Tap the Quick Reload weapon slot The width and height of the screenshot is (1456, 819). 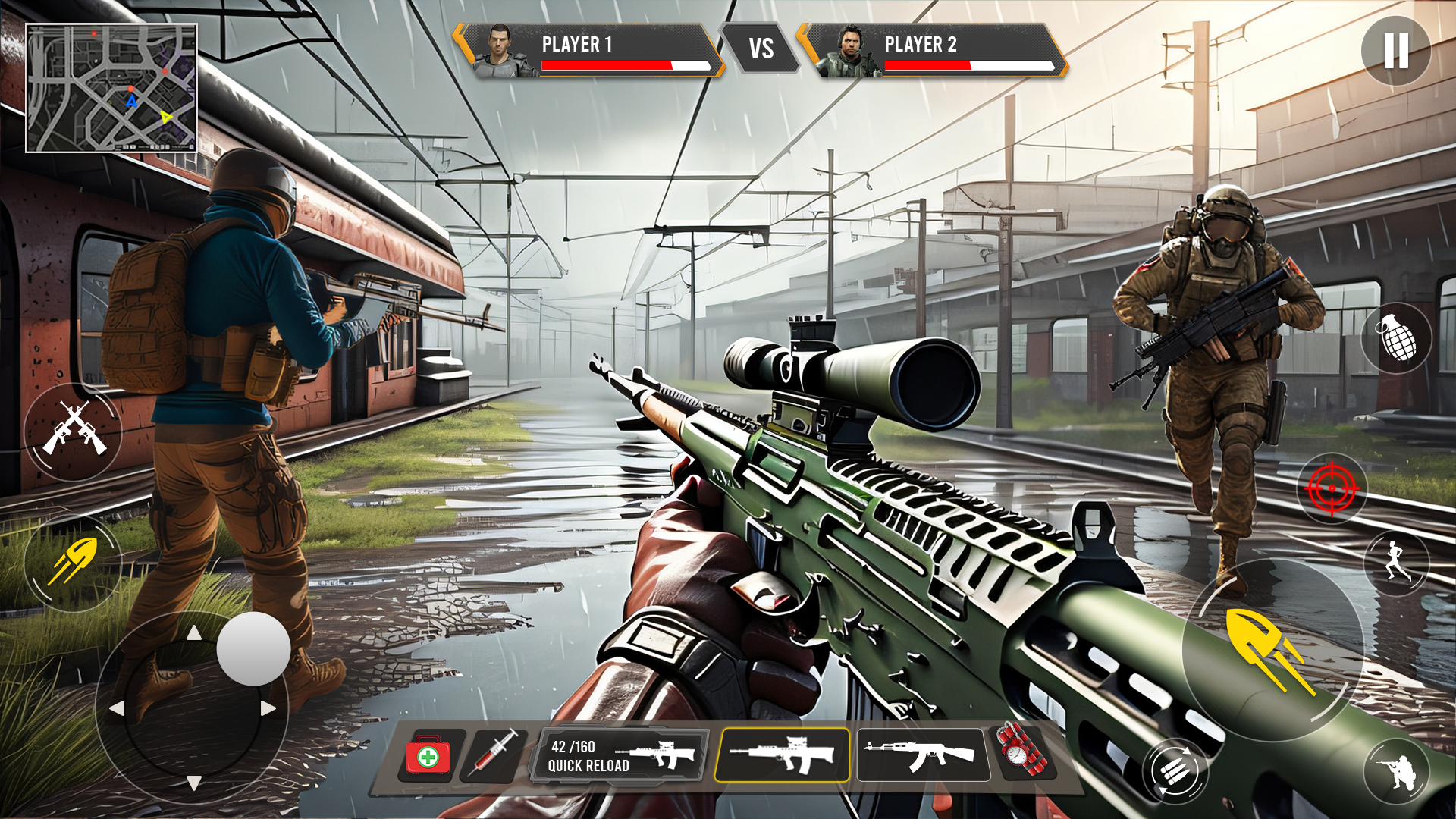(x=623, y=755)
